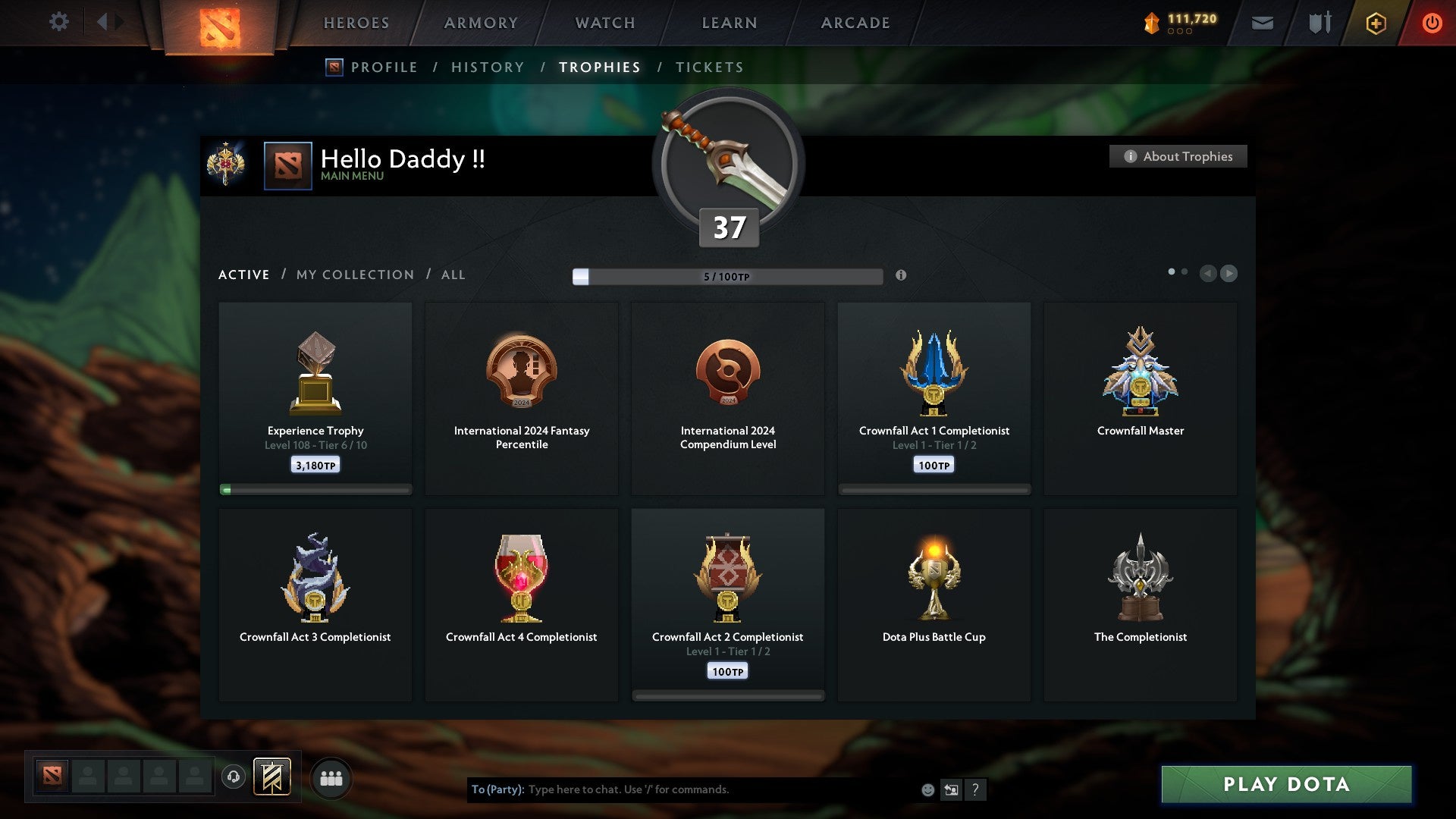Click the power/logout icon
The image size is (1456, 819).
pos(1432,23)
